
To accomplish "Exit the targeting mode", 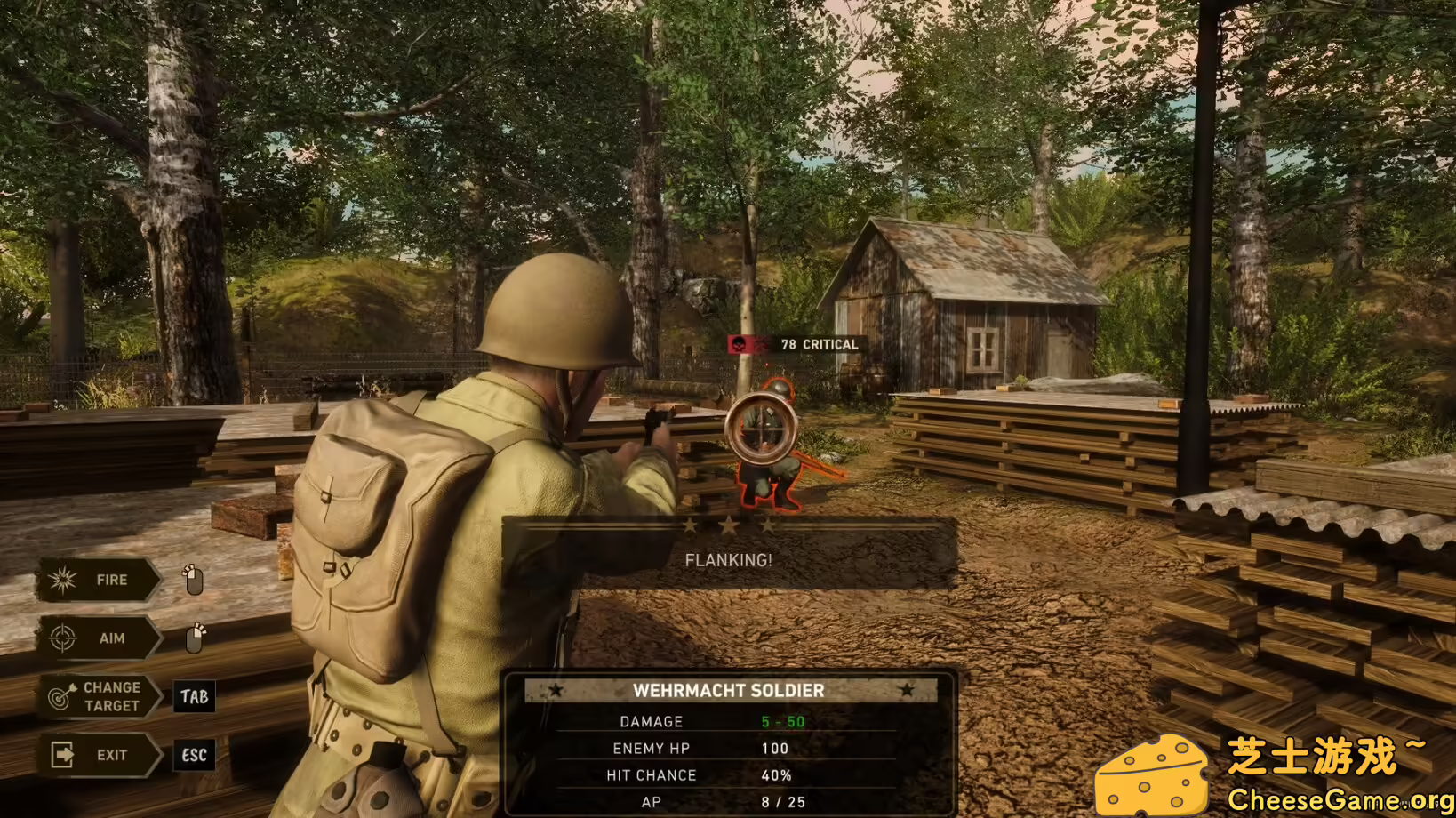I will [98, 755].
